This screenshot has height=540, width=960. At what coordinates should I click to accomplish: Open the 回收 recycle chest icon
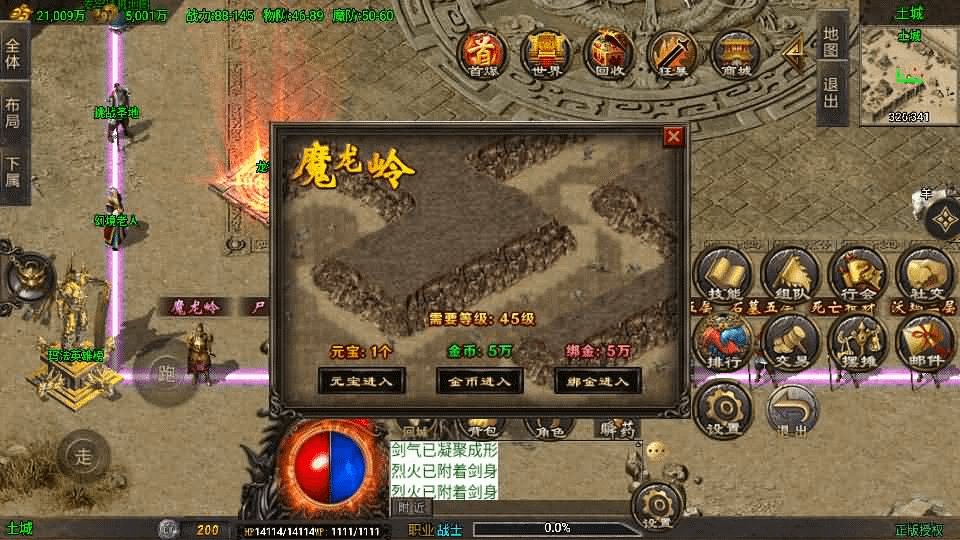pyautogui.click(x=608, y=52)
